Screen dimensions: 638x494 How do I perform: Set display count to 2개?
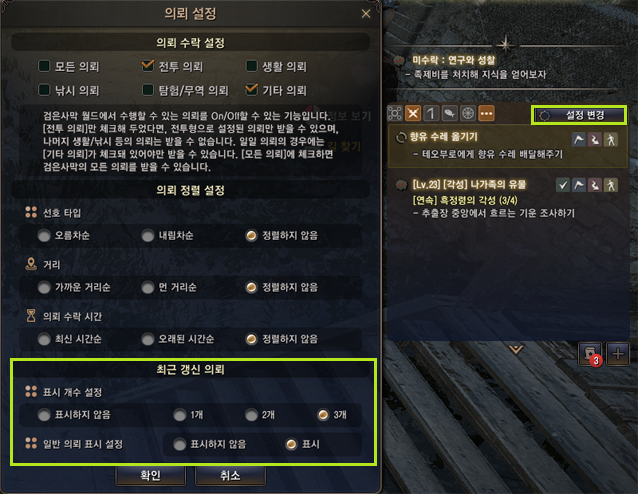250,414
